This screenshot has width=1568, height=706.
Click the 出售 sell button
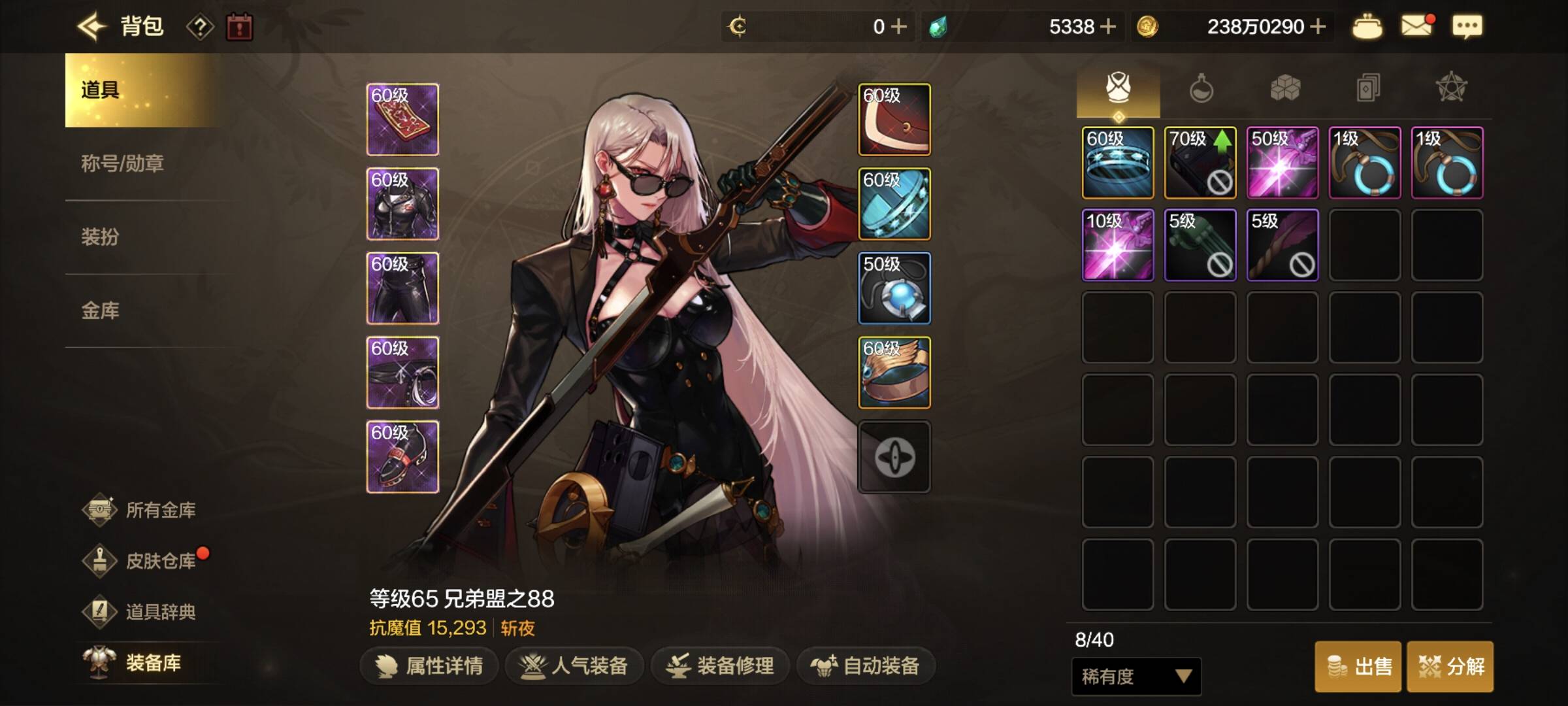[1358, 667]
